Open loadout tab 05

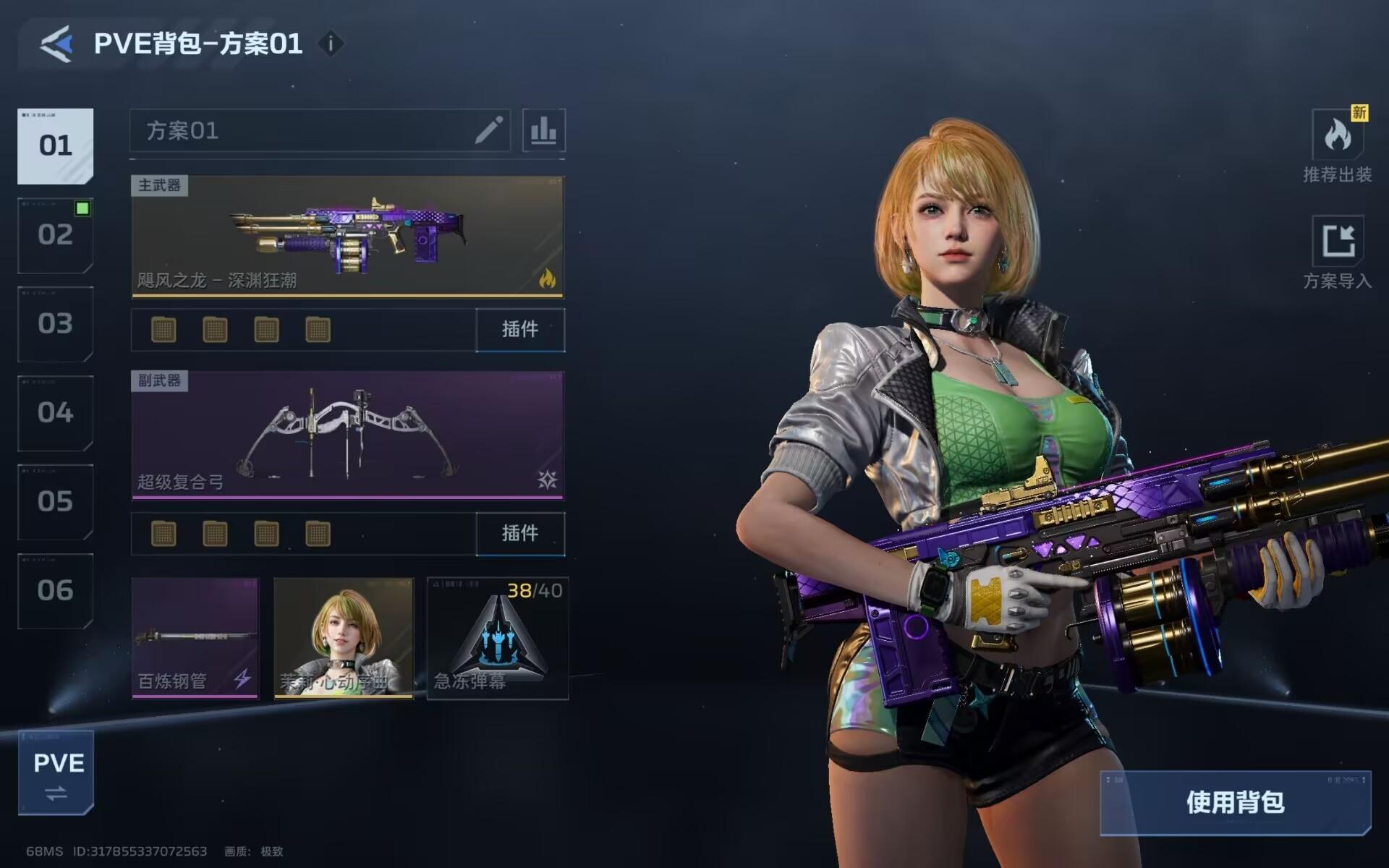pyautogui.click(x=56, y=502)
